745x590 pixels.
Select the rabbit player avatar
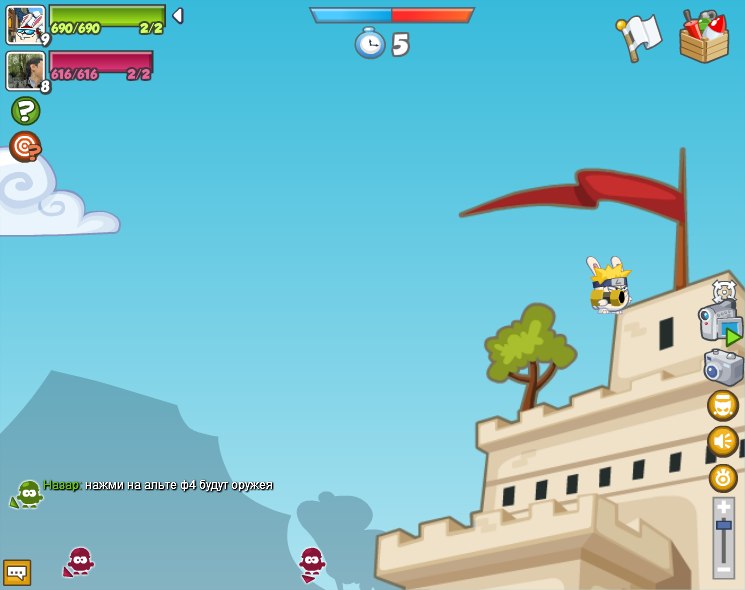[x=25, y=24]
